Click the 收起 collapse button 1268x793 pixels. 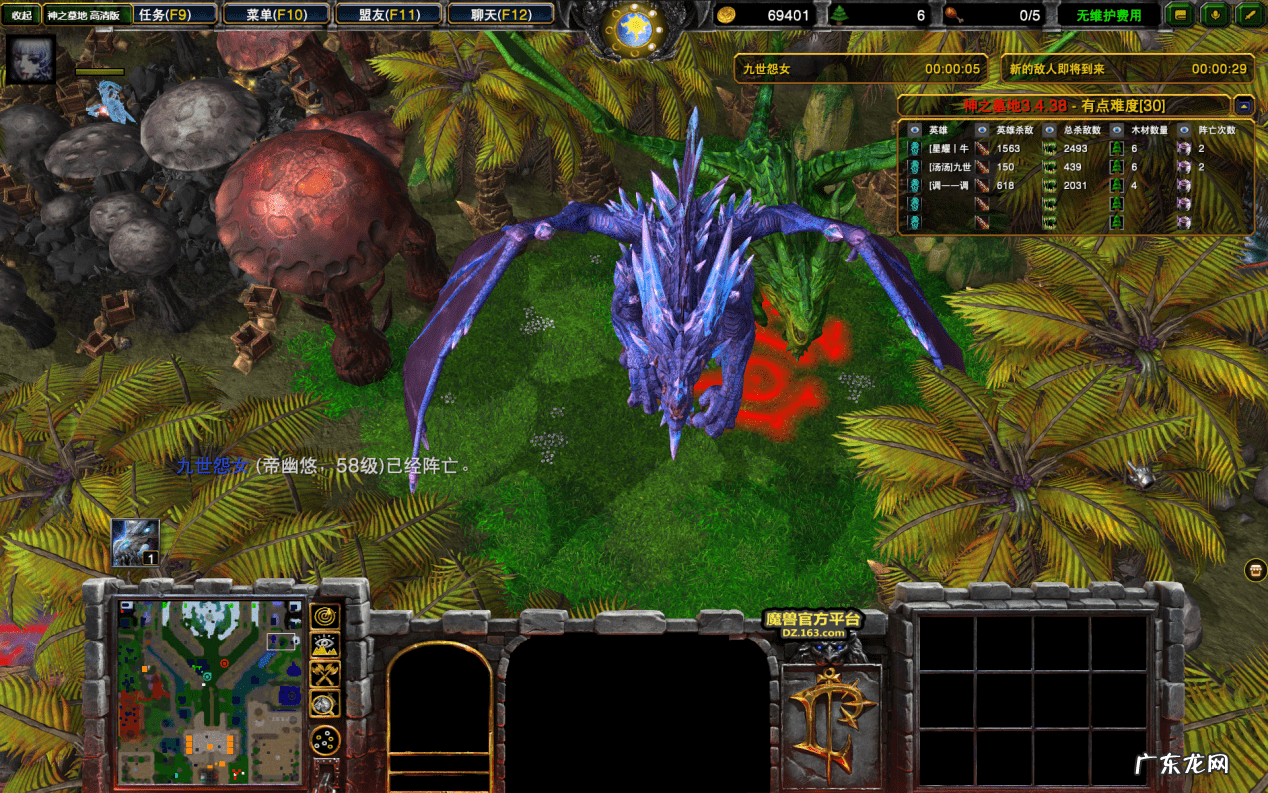pos(21,15)
